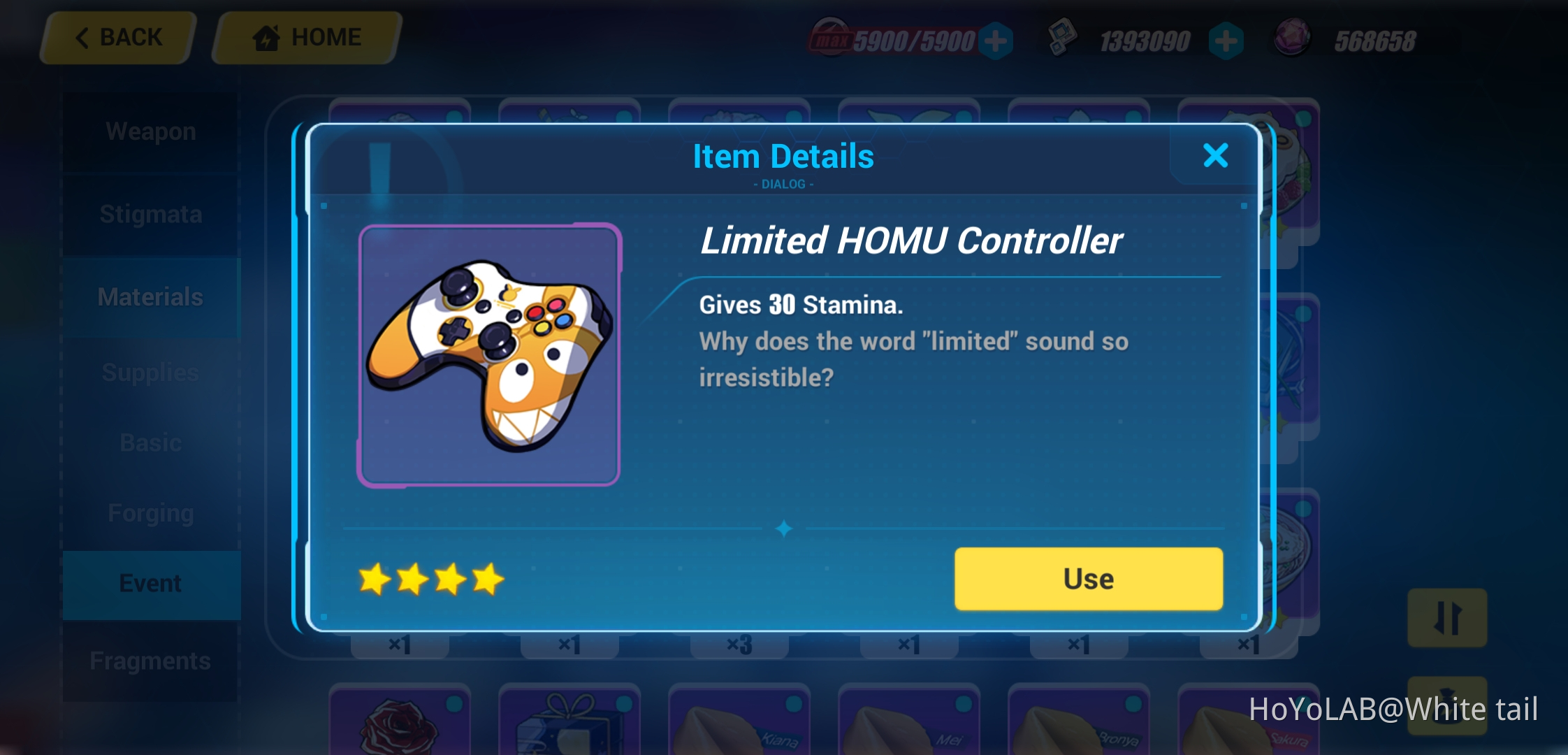Switch to the Weapon category

(150, 131)
